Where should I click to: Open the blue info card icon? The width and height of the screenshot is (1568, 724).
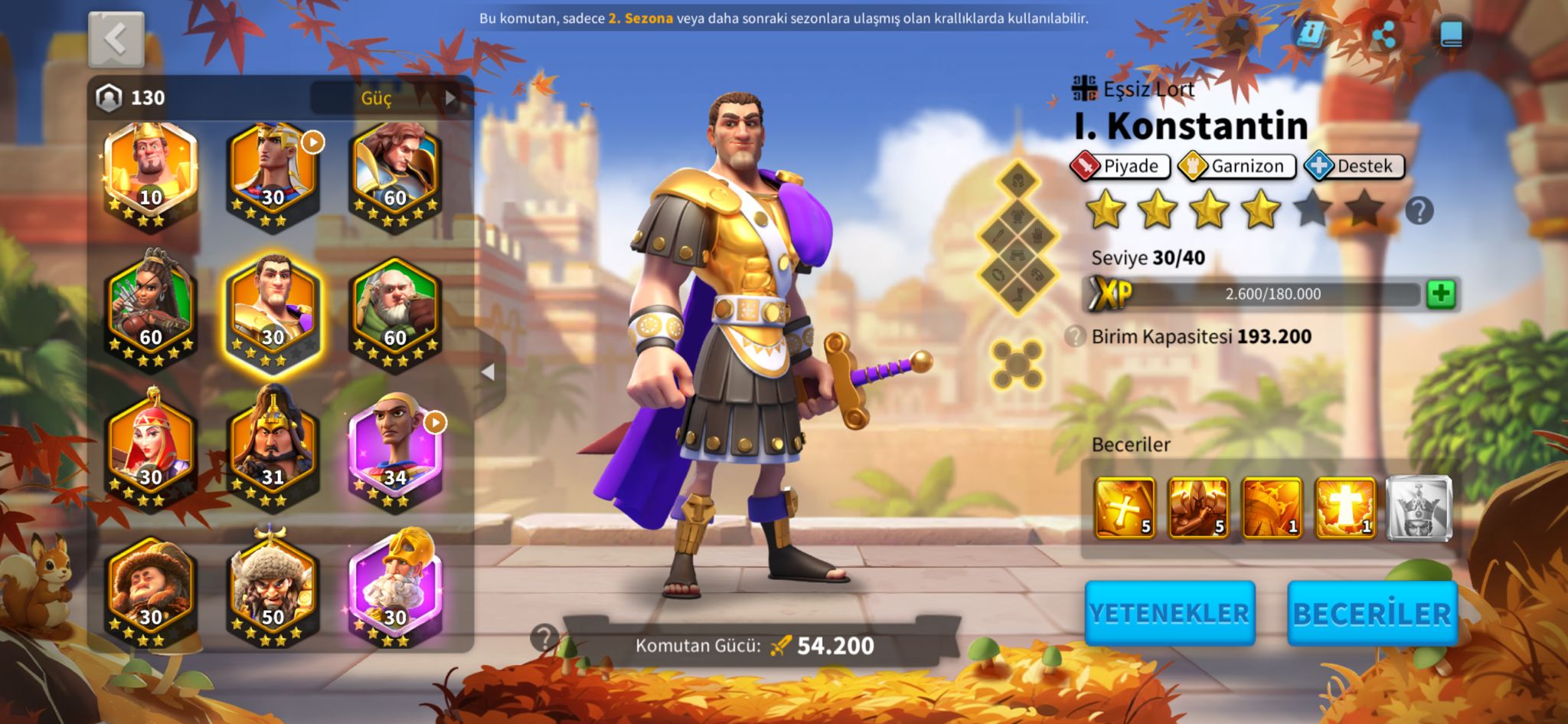[1310, 34]
